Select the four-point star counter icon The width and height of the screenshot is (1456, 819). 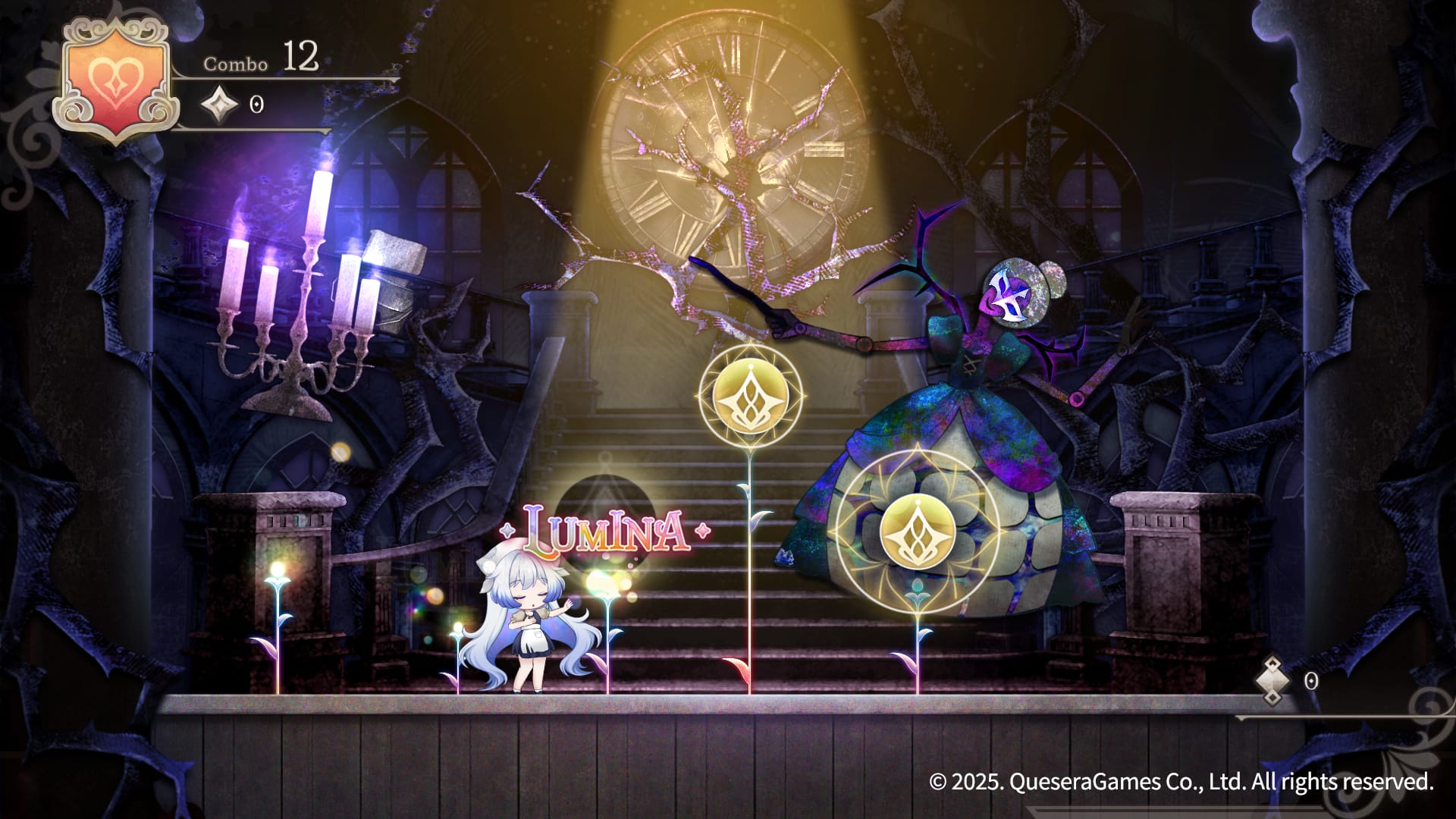(218, 105)
